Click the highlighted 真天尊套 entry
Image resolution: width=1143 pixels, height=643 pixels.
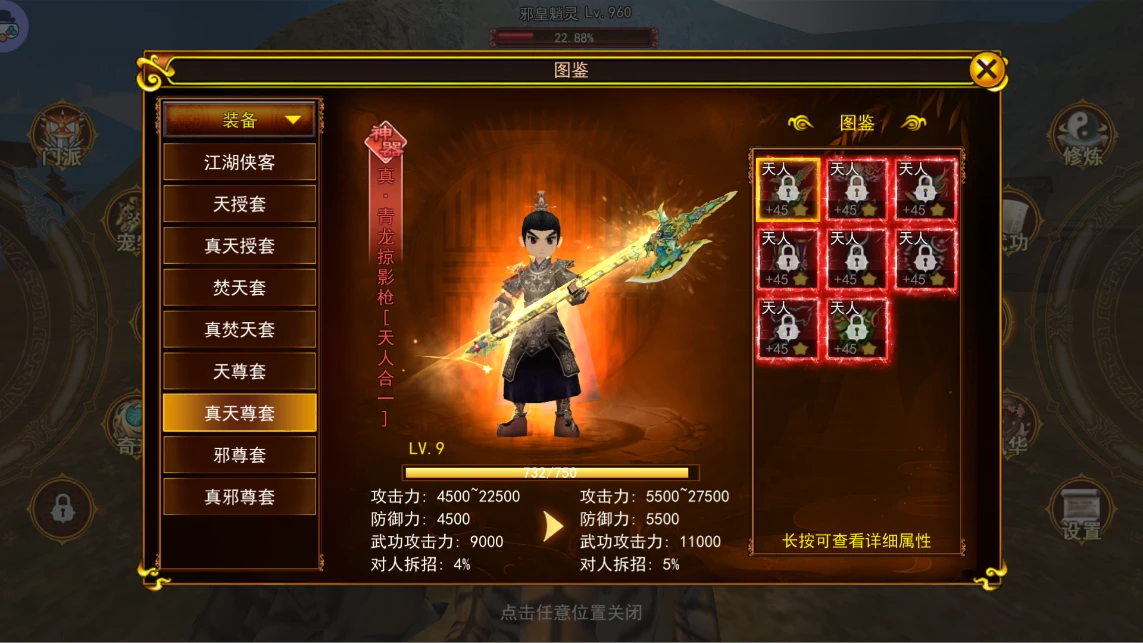240,413
